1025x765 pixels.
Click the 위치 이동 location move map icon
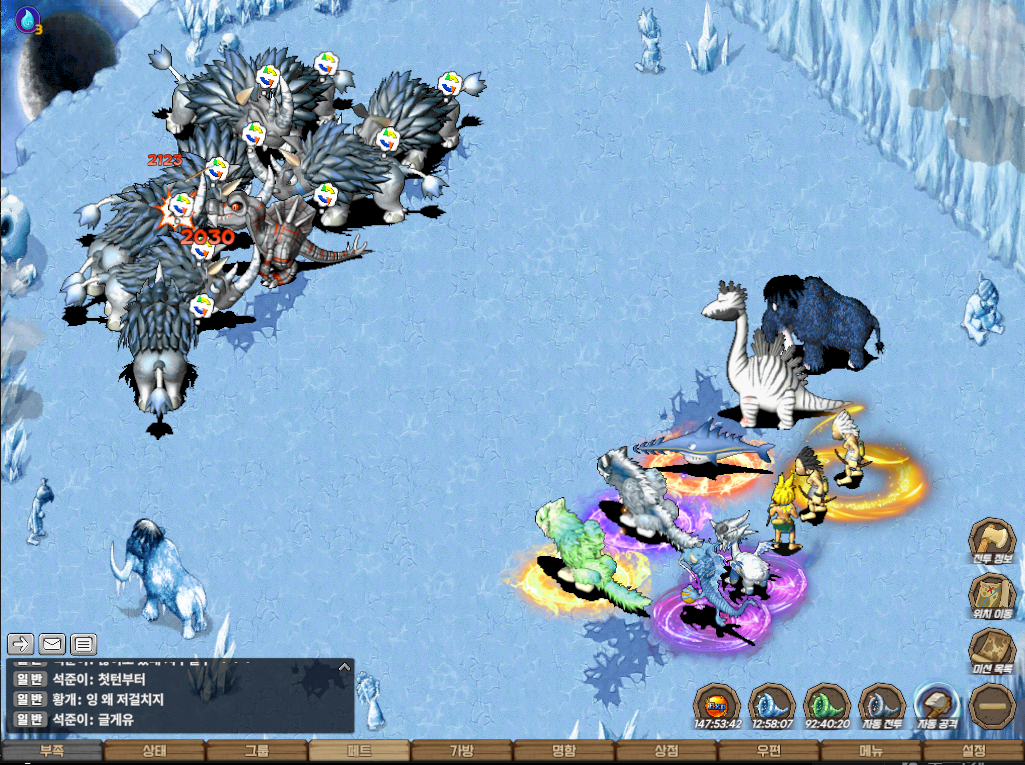click(x=993, y=597)
